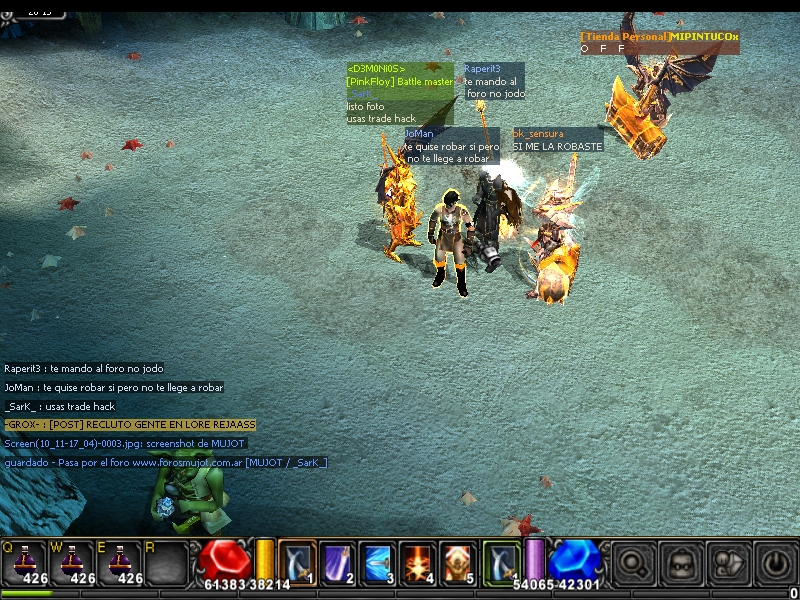Select the raised-arms buff skill in slot 5

pyautogui.click(x=458, y=562)
